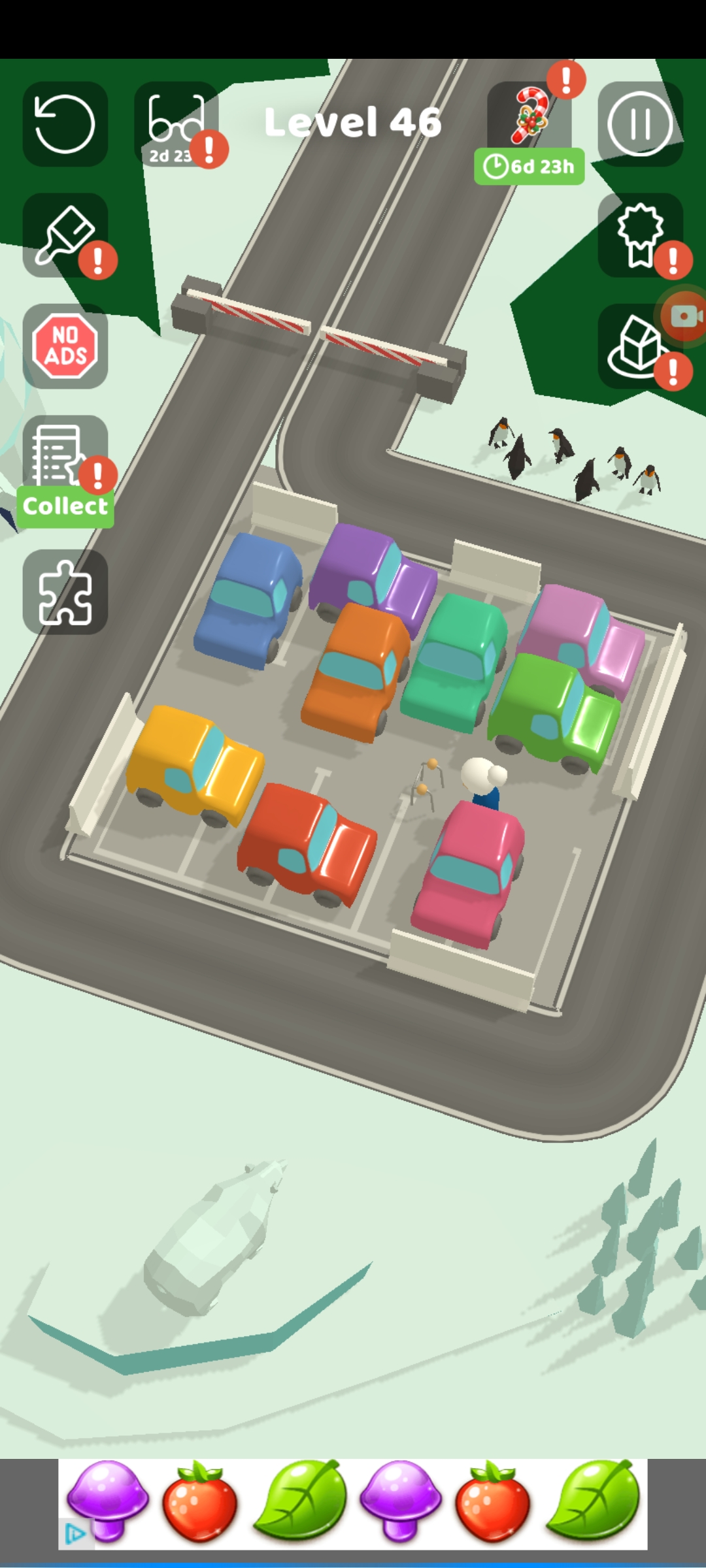Open the paintbrush skins menu
The height and width of the screenshot is (1568, 706).
(x=65, y=235)
